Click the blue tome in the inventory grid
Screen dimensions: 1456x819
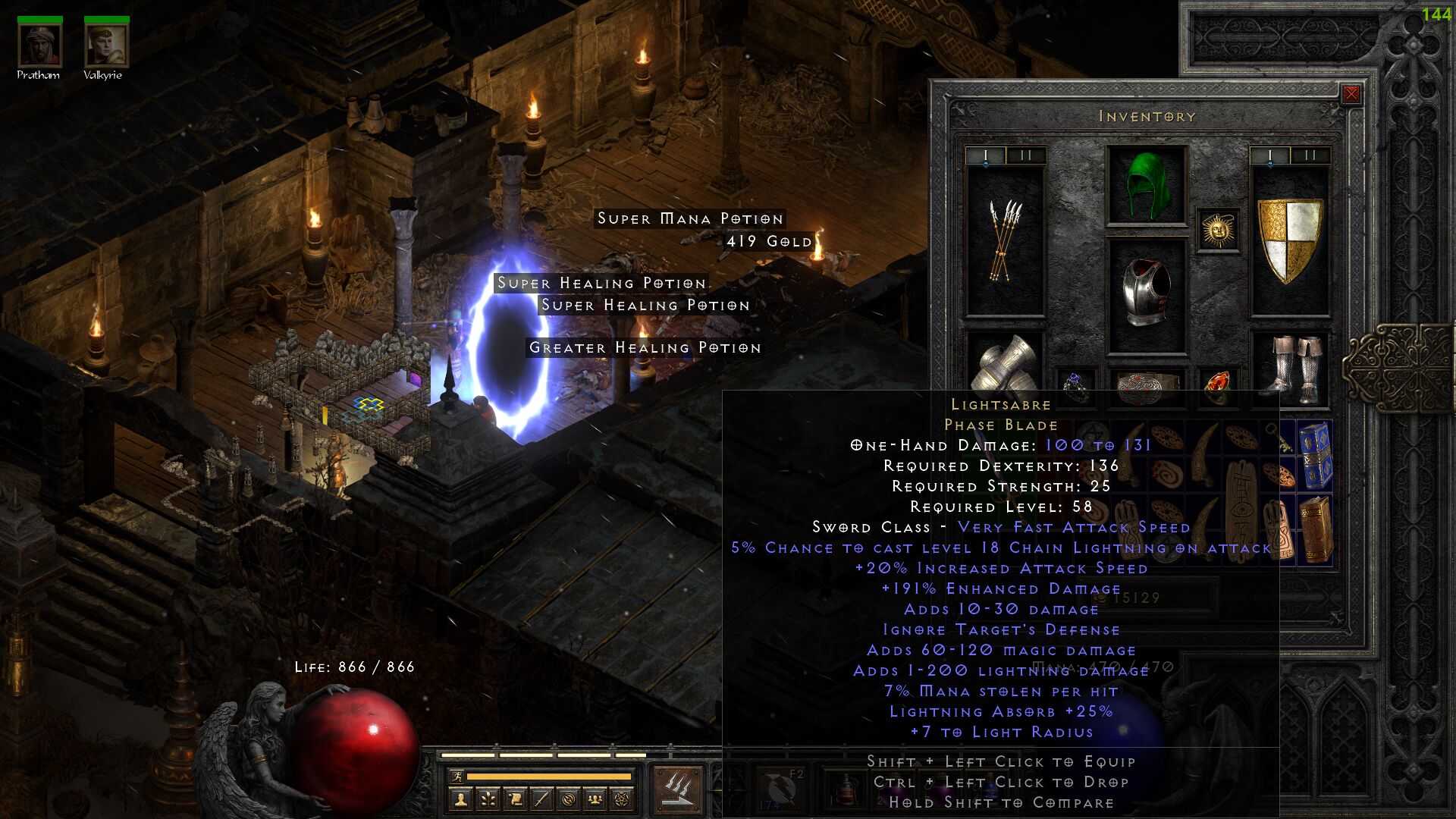click(1315, 455)
